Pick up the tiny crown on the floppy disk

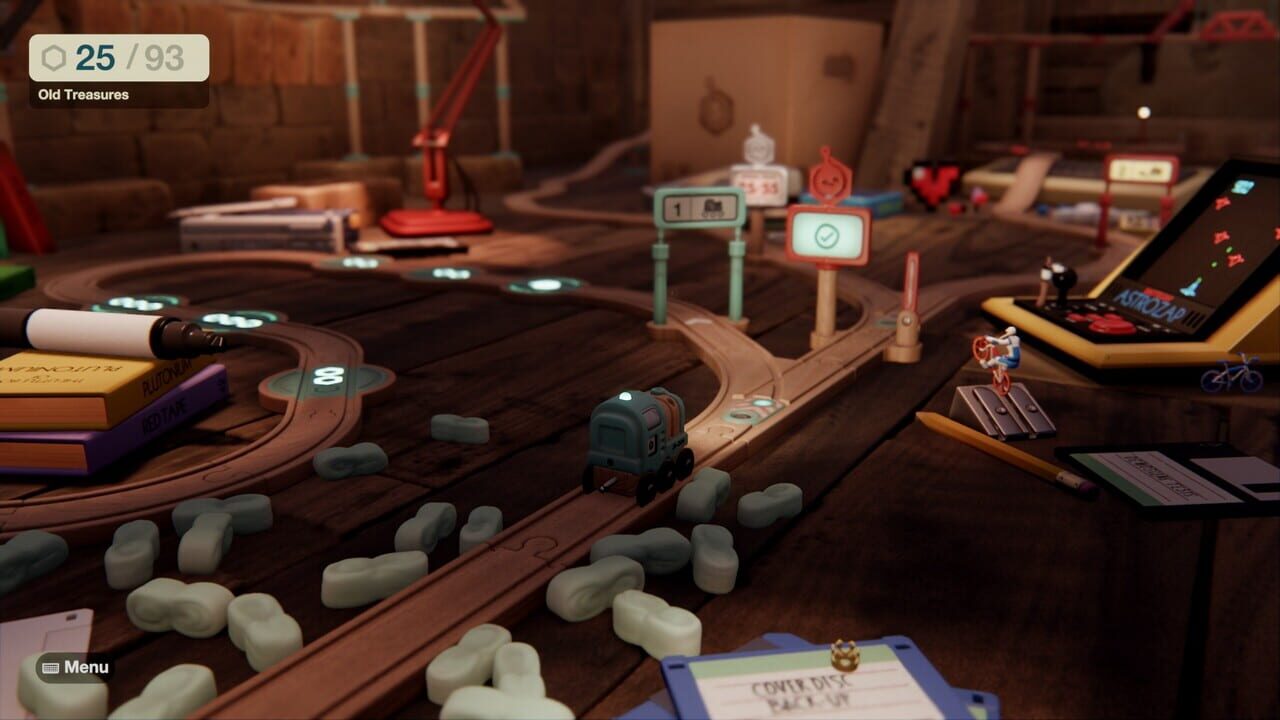pos(844,655)
